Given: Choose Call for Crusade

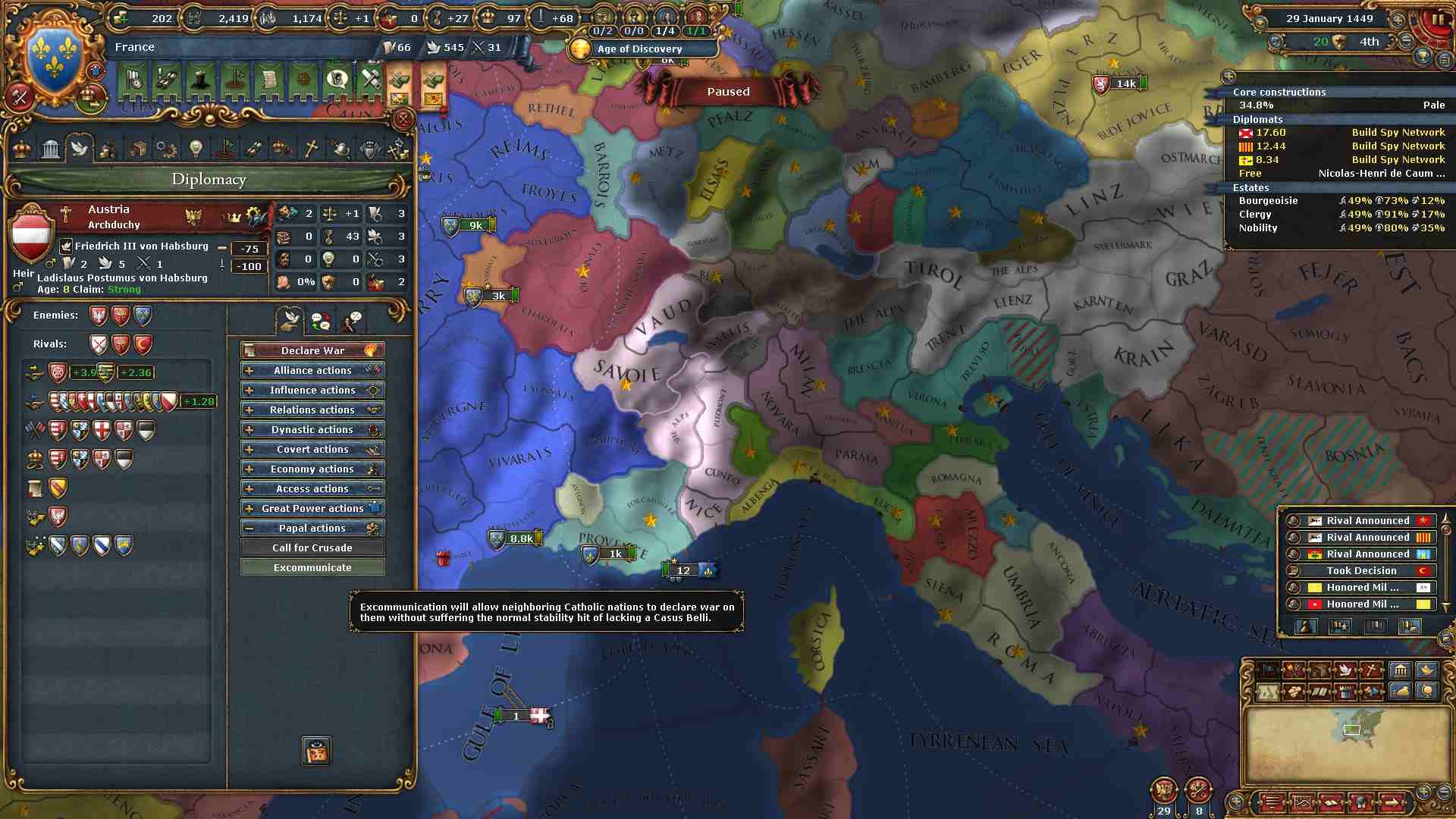Looking at the screenshot, I should pos(312,548).
